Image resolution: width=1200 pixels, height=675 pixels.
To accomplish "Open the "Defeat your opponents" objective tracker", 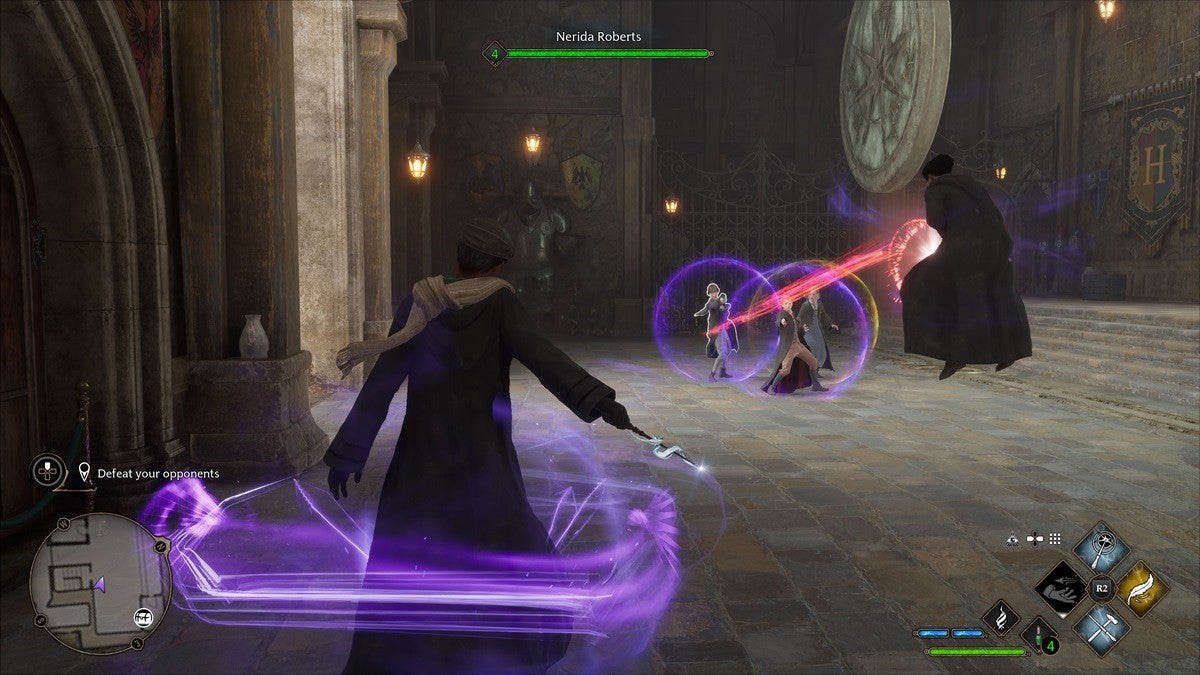I will (x=158, y=473).
